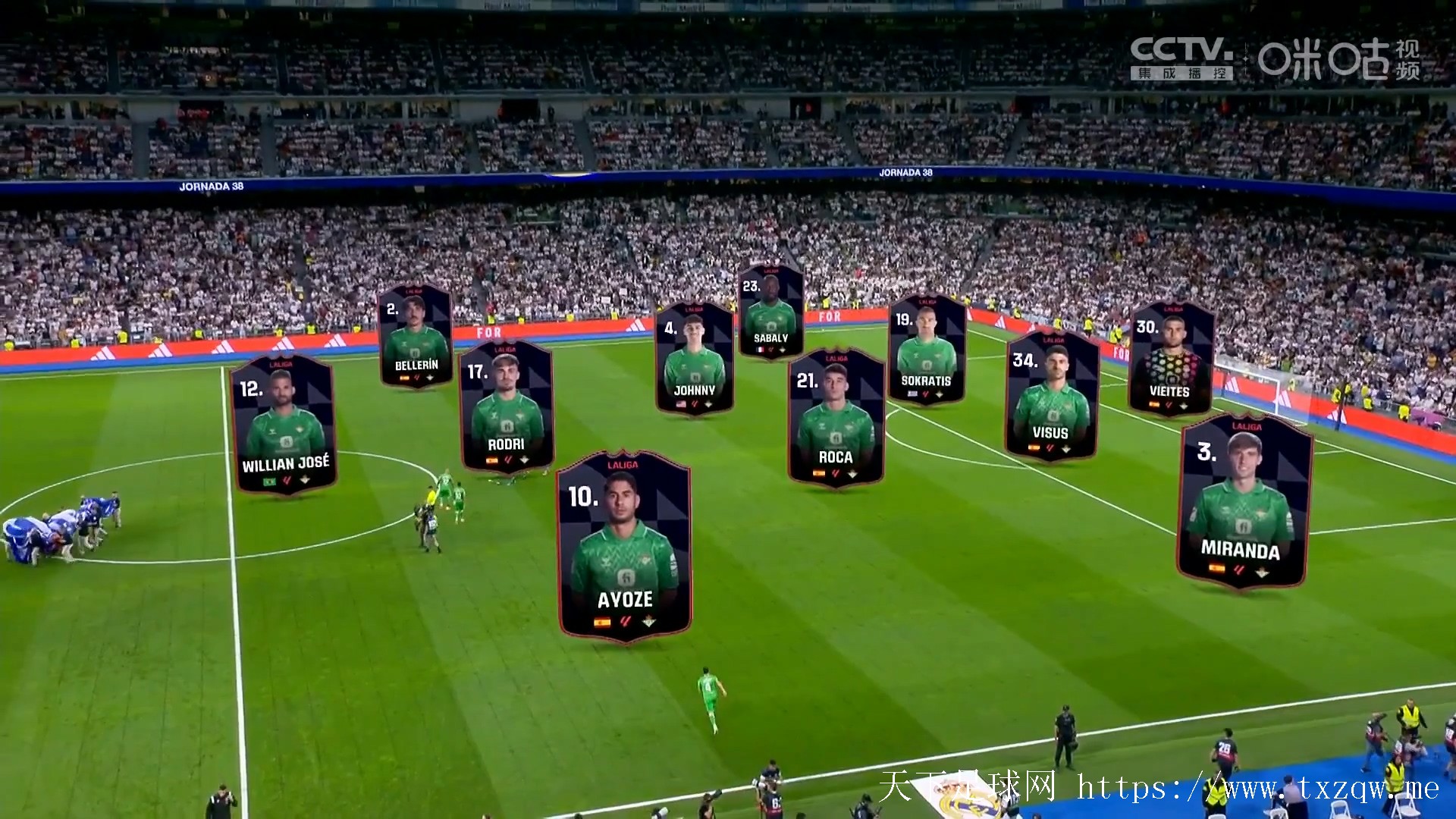
Task: Select the Ayoze number 10 player card
Action: pyautogui.click(x=624, y=546)
